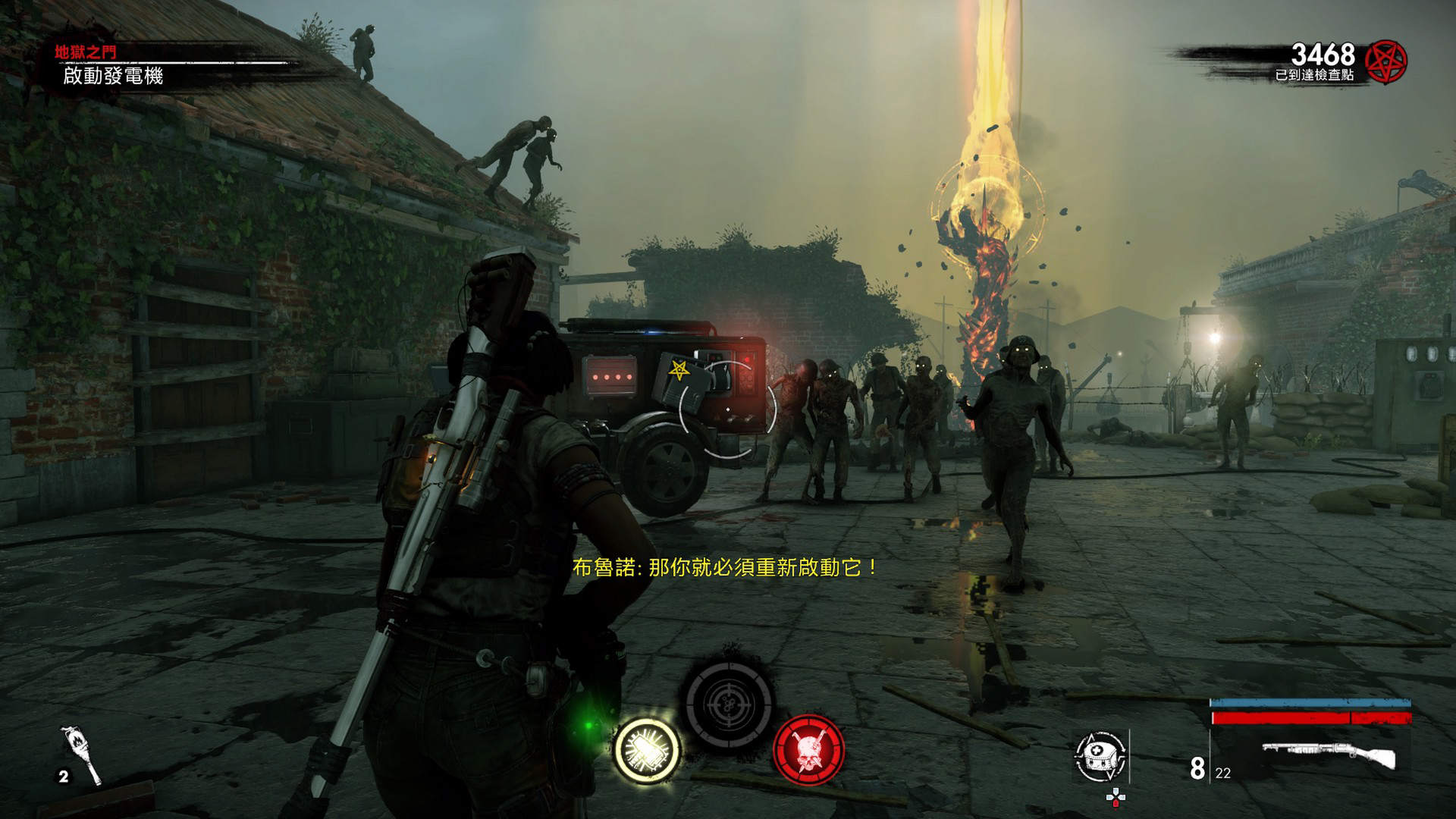Click the red pentagram score emblem
Image resolution: width=1456 pixels, height=819 pixels.
(1385, 61)
